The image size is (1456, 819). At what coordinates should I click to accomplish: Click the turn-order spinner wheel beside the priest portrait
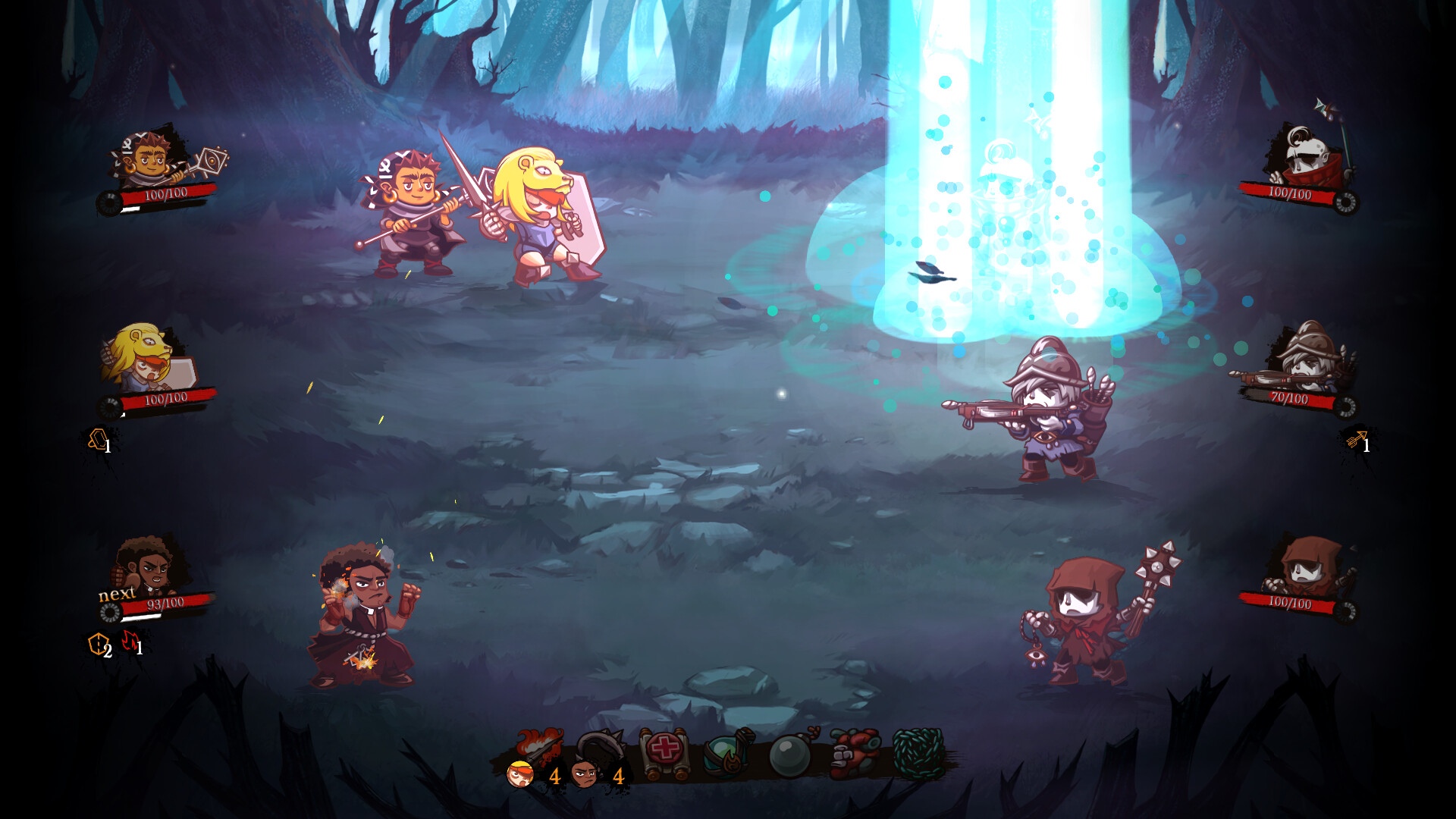point(109,613)
